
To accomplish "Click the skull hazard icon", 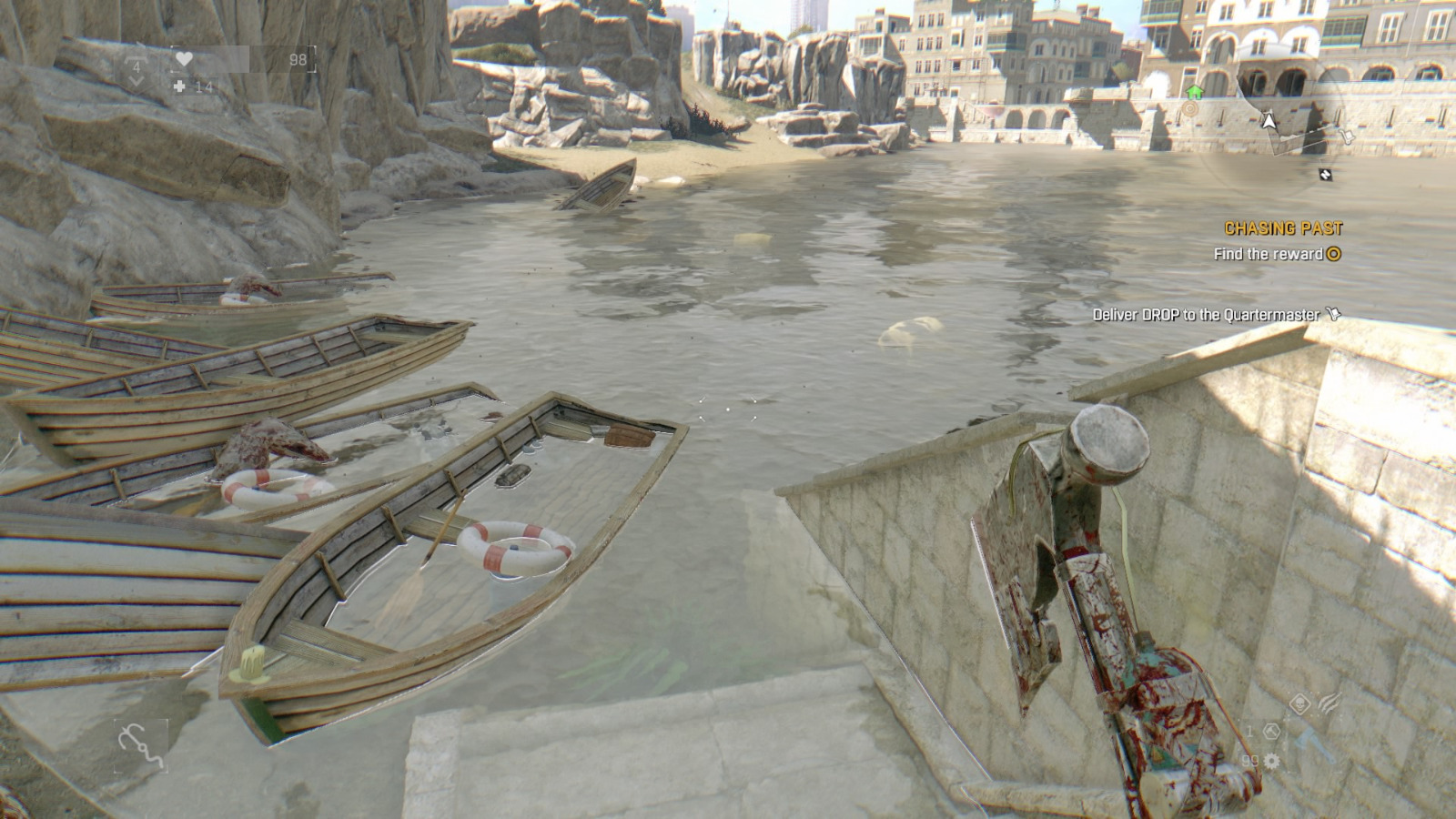I will pyautogui.click(x=1300, y=703).
